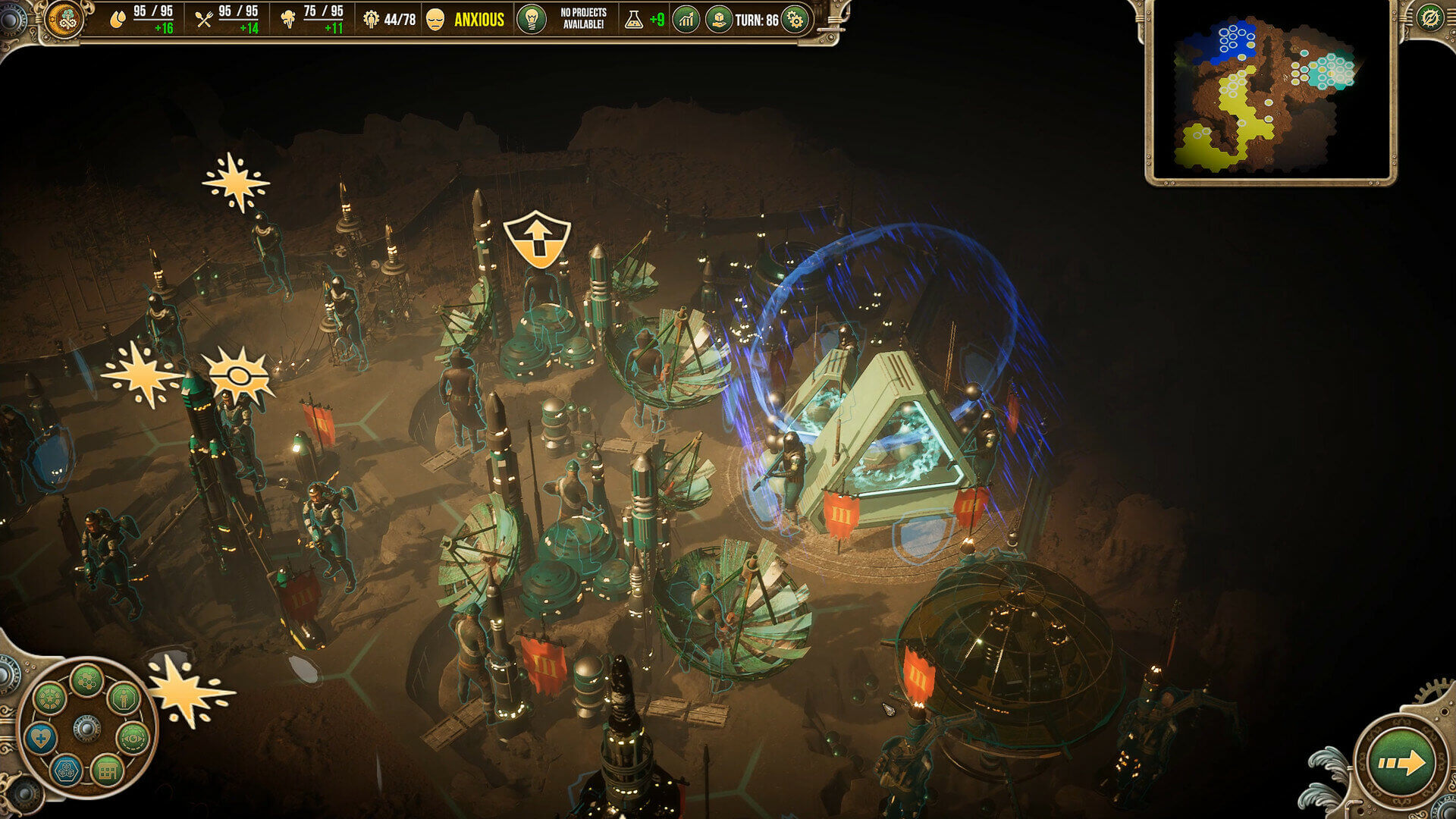Select the eye vision button on the wheel
The height and width of the screenshot is (819, 1456).
(x=133, y=737)
